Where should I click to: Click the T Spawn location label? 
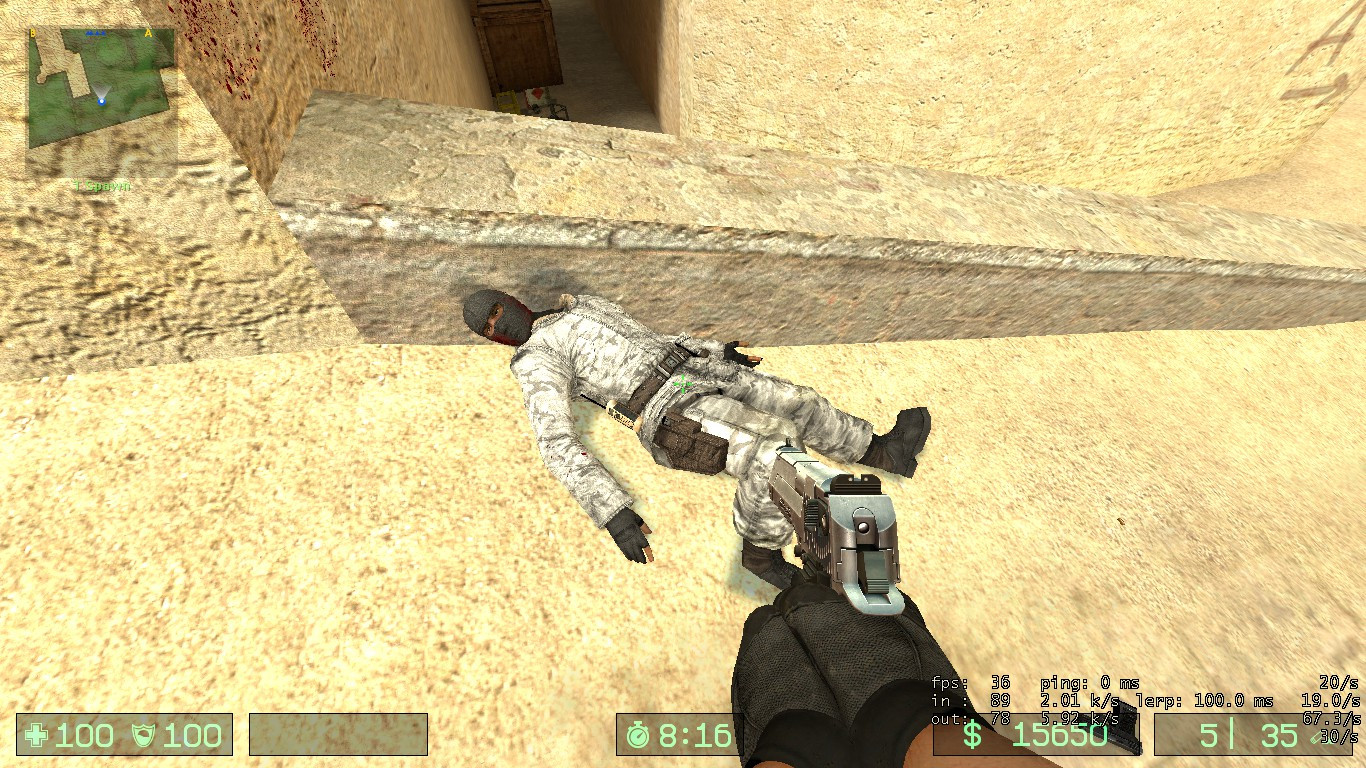(103, 185)
